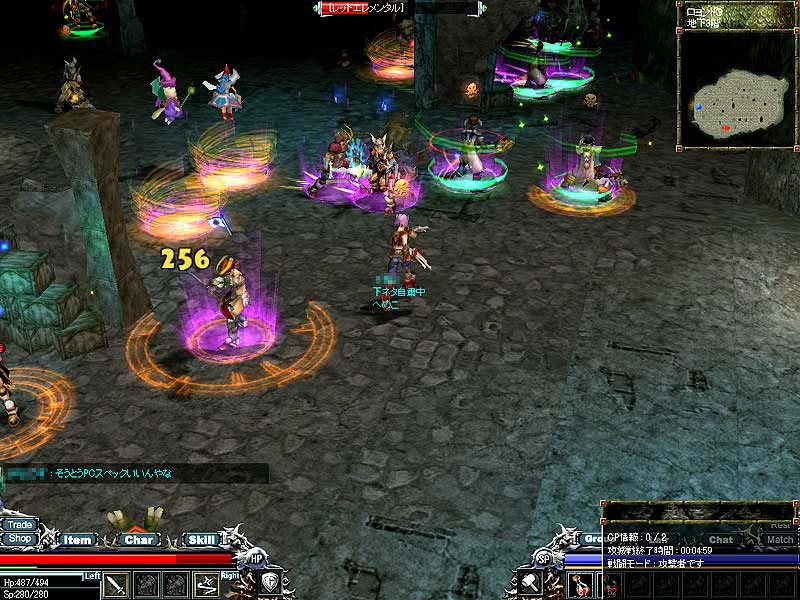Click the Match button
Screen dimensions: 800x600
point(779,540)
